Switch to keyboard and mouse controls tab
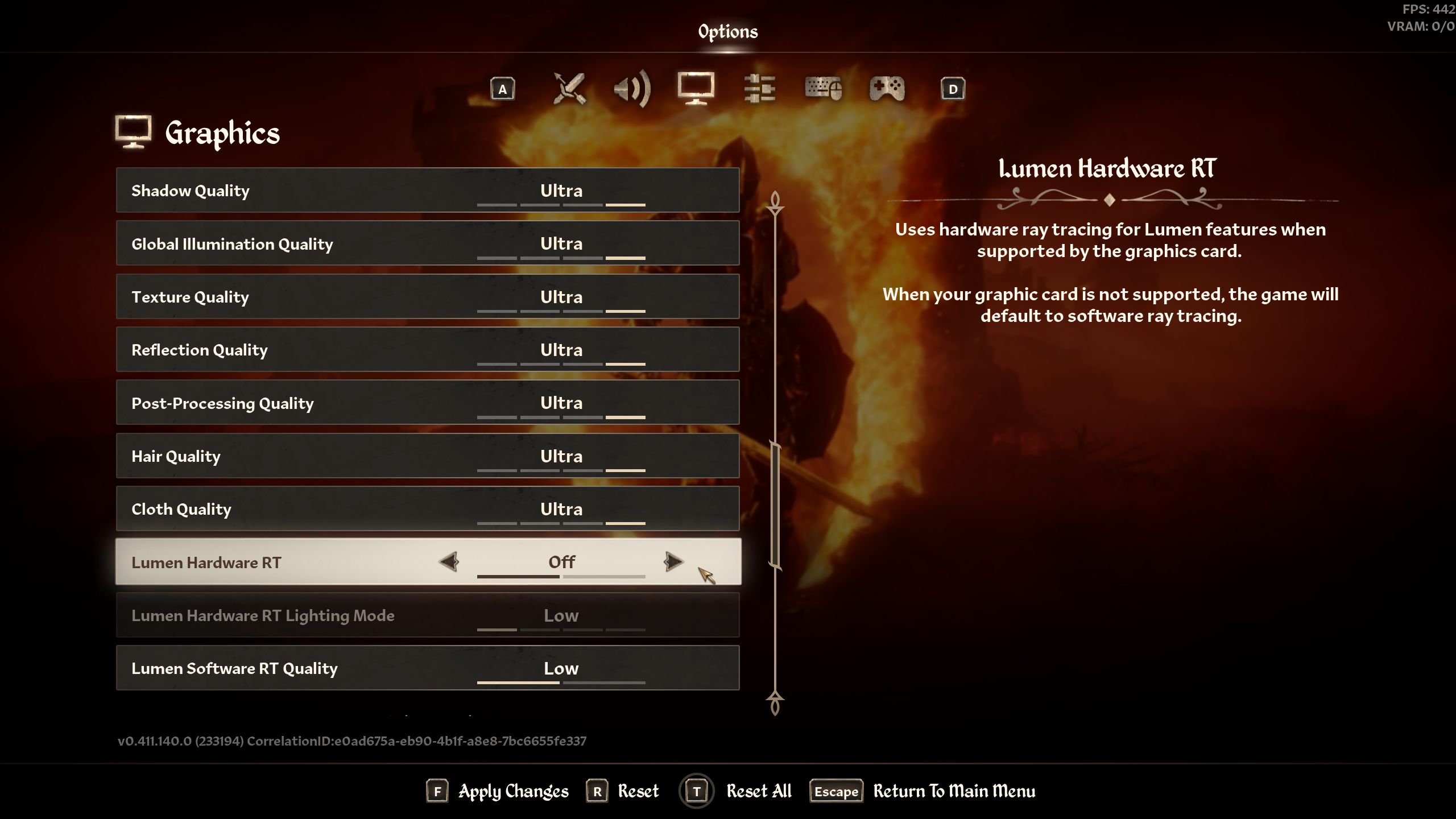The image size is (1456, 819). [823, 89]
